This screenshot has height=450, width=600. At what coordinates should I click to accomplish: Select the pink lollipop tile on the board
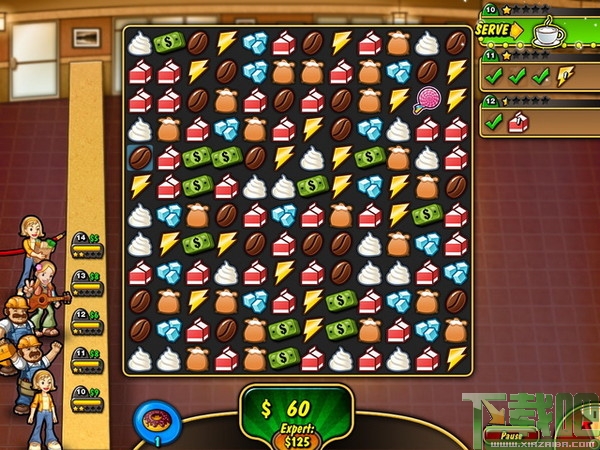[428, 100]
